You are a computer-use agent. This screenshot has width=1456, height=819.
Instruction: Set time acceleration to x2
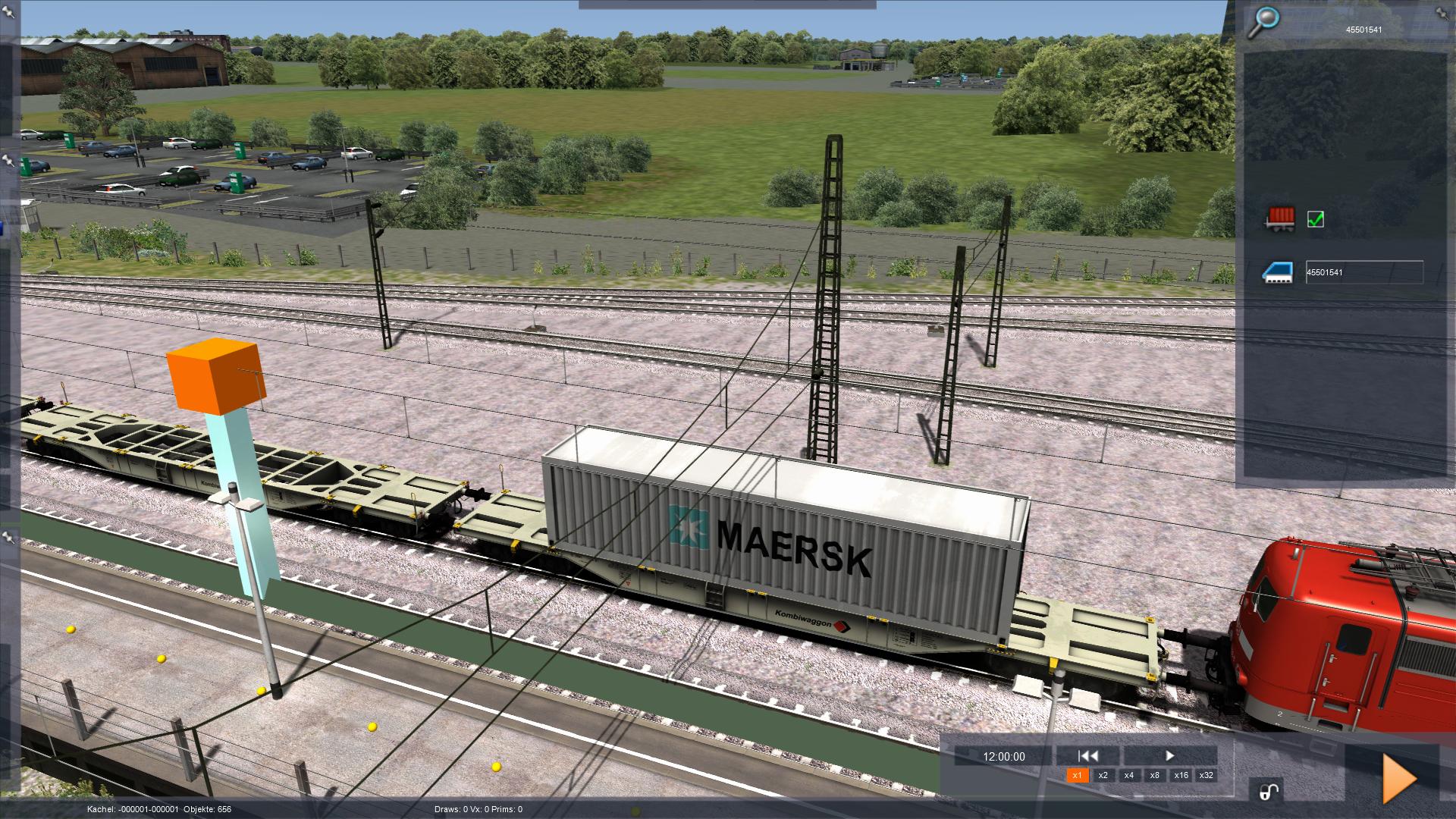[1103, 775]
